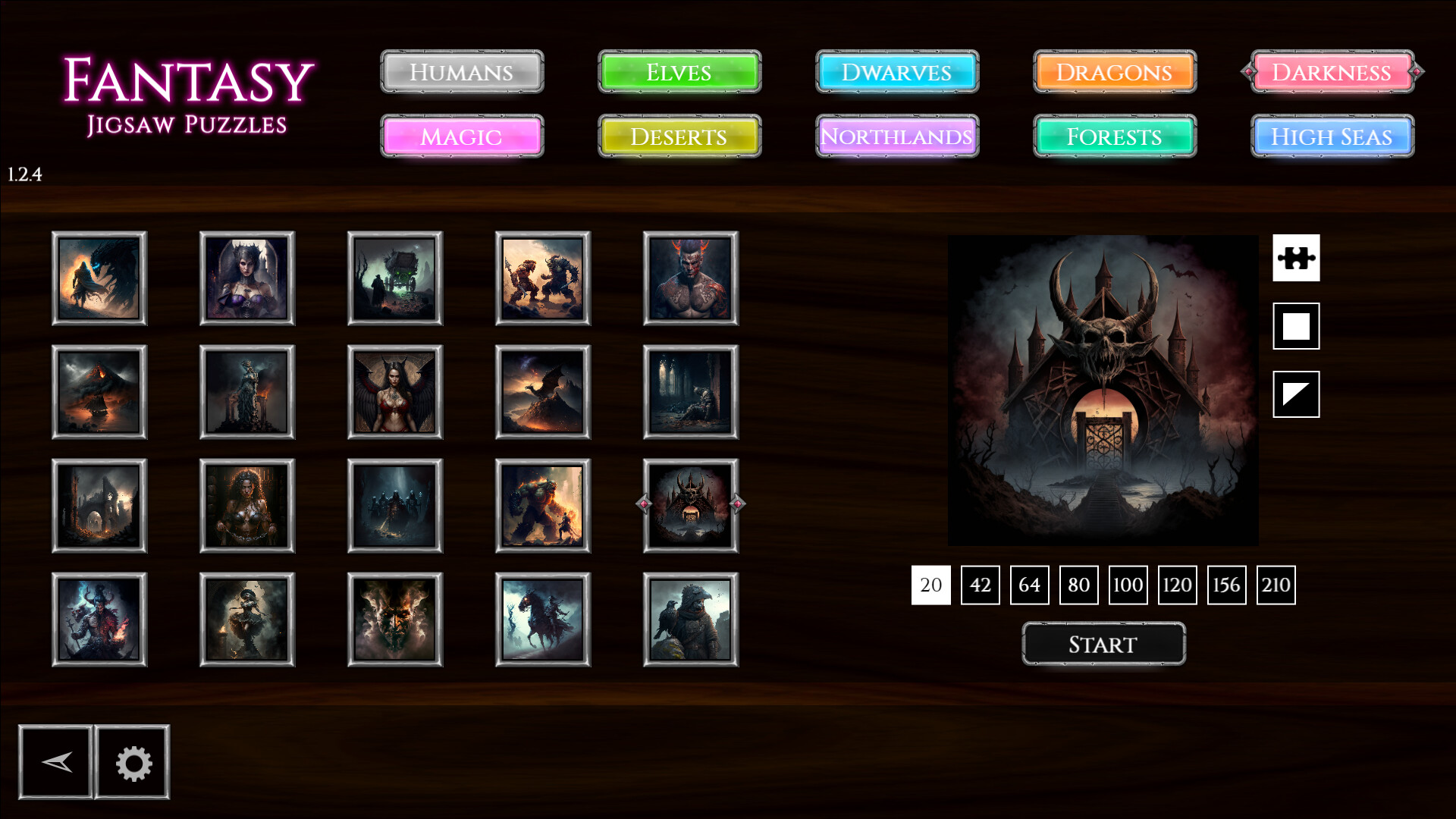Screen dimensions: 1456x819
Task: Switch to the Dwarves category
Action: [897, 72]
